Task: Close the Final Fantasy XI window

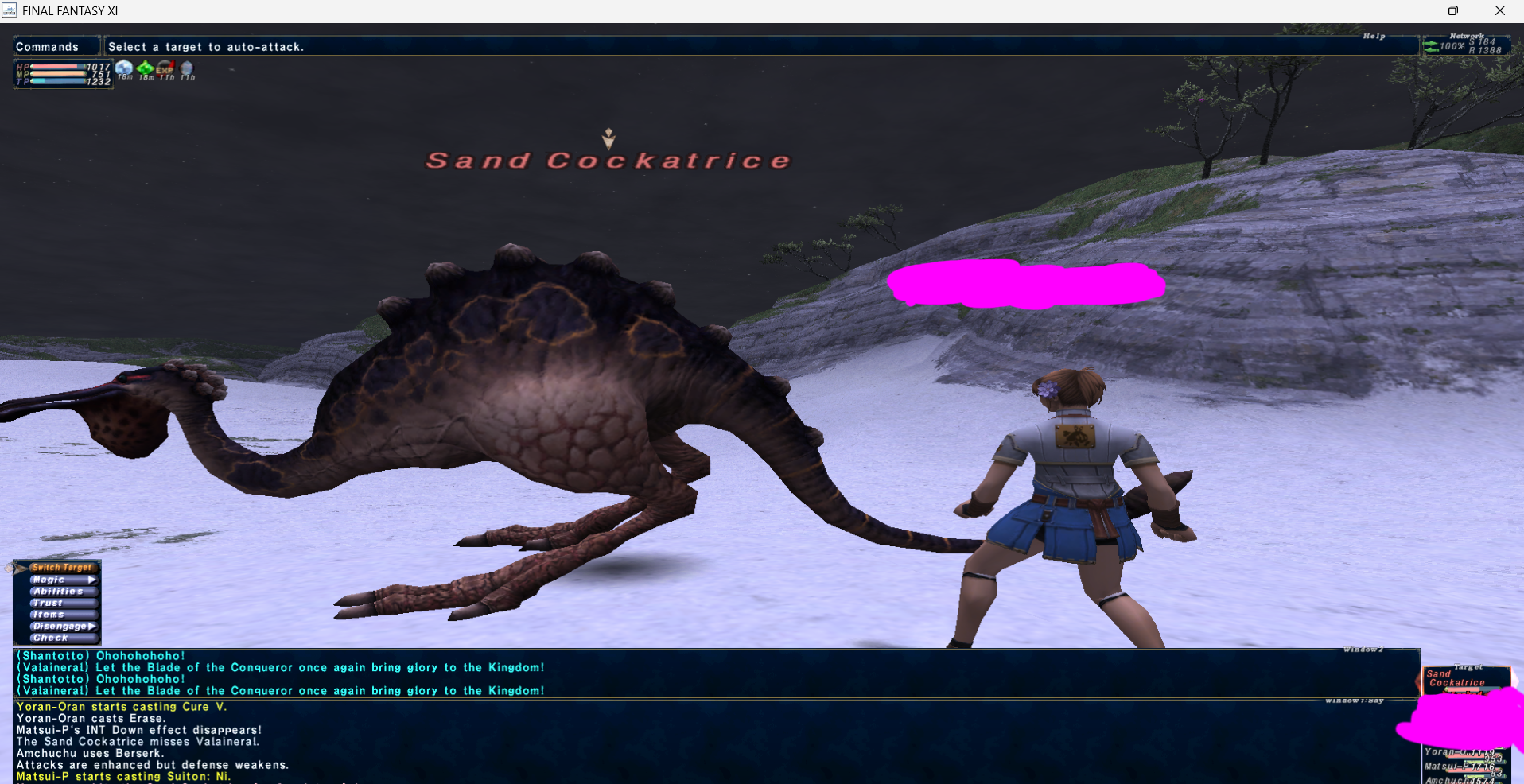Action: (1499, 10)
